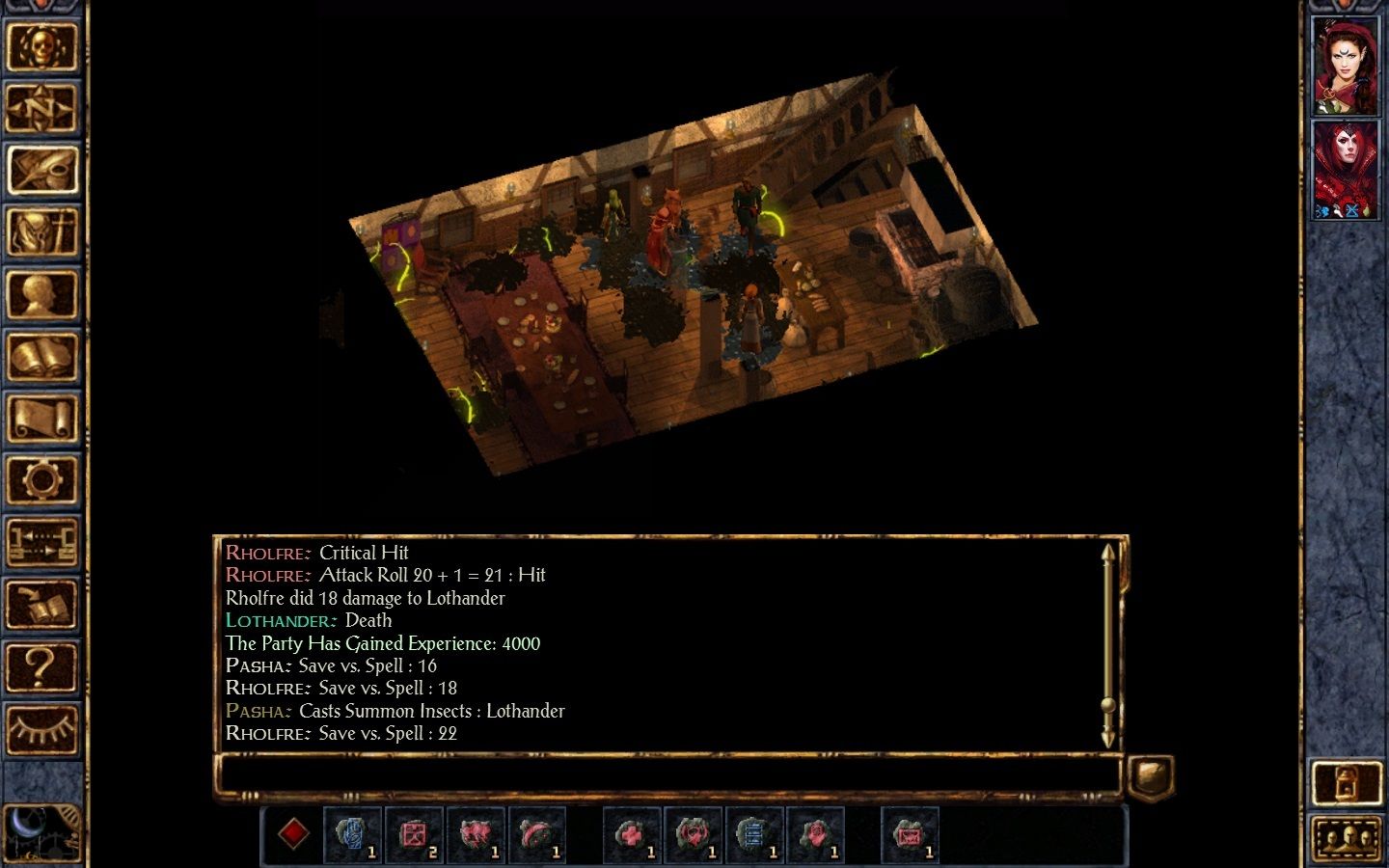Click the scroll-down arrow on the combat log
This screenshot has width=1389, height=868.
[1107, 738]
